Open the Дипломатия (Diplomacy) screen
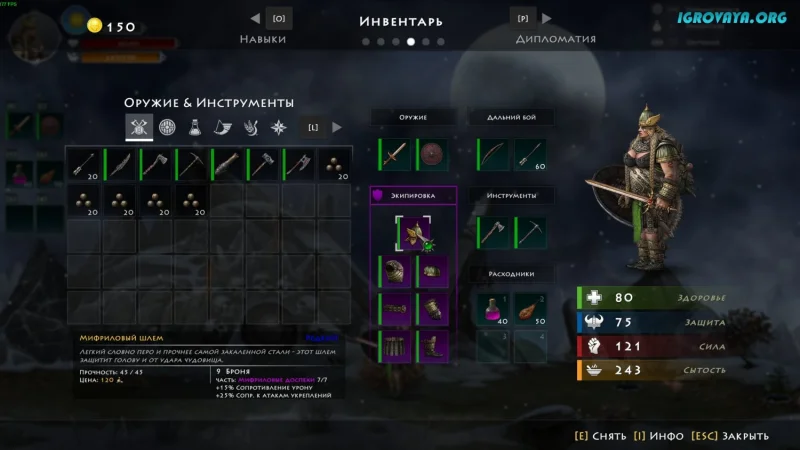This screenshot has height=450, width=800. [x=555, y=38]
